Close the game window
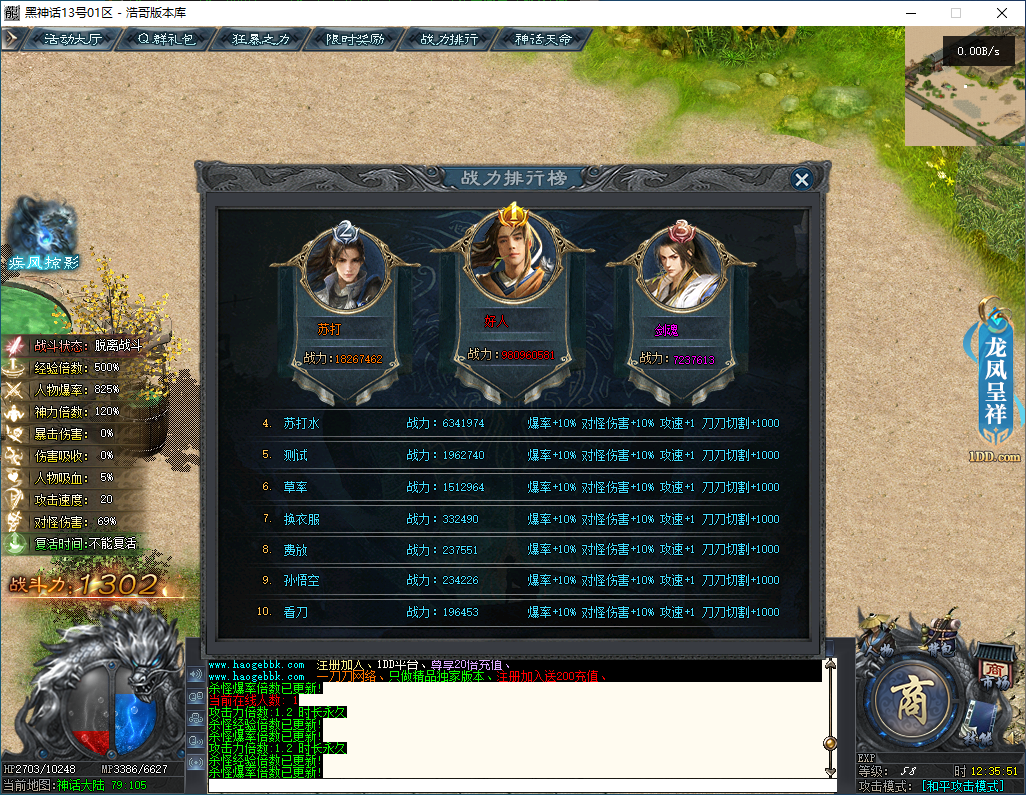 tap(1002, 13)
